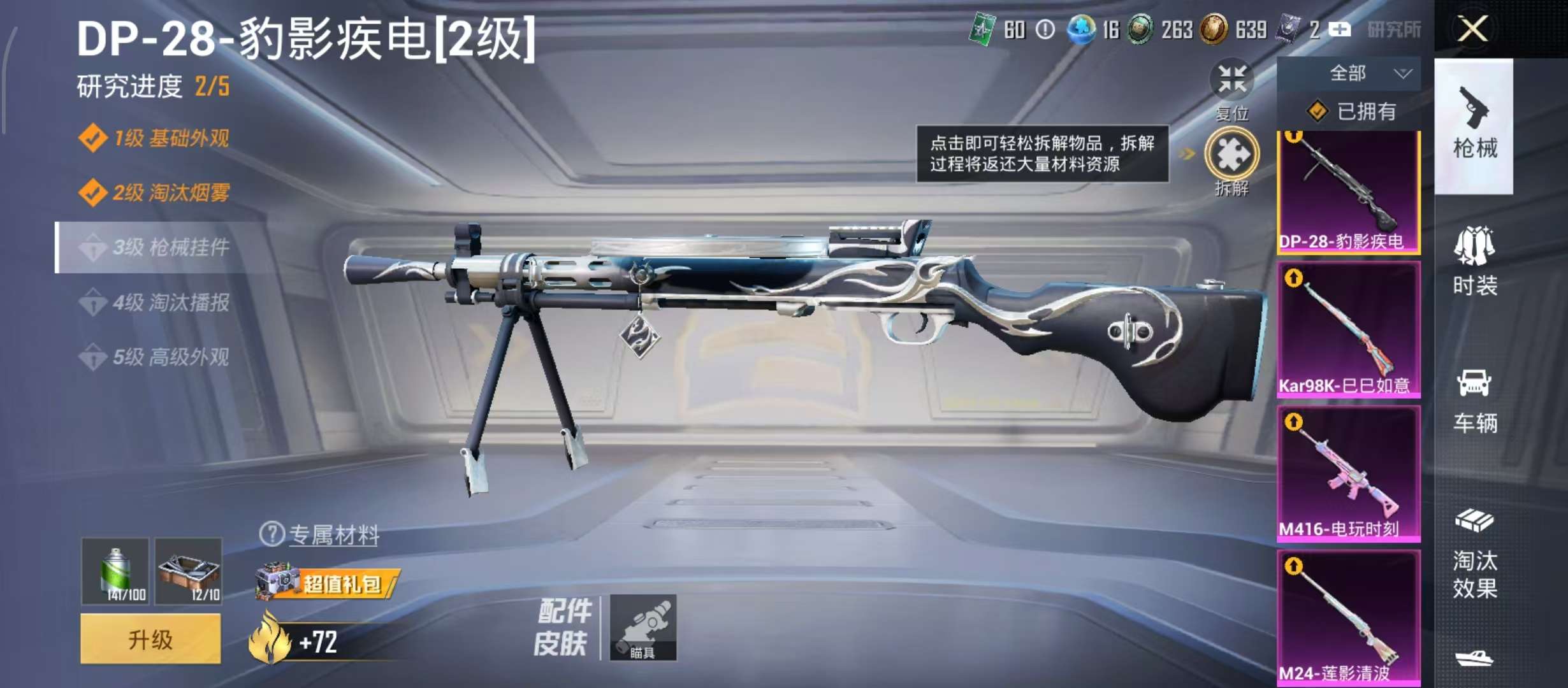The image size is (1568, 688).
Task: Pick the M416-电玩时刻 skin
Action: coord(1349,473)
